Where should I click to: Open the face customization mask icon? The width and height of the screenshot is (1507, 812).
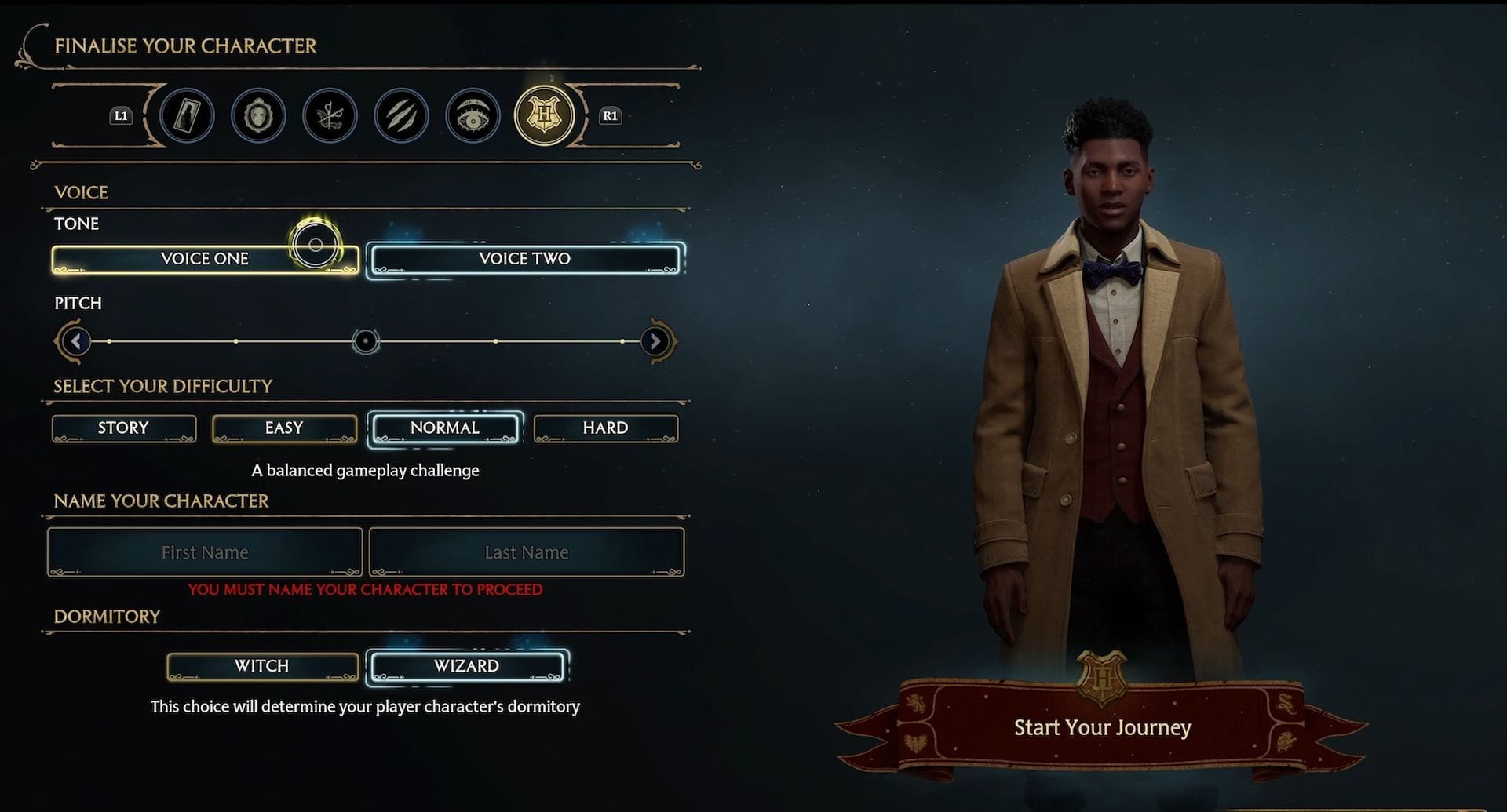(258, 115)
